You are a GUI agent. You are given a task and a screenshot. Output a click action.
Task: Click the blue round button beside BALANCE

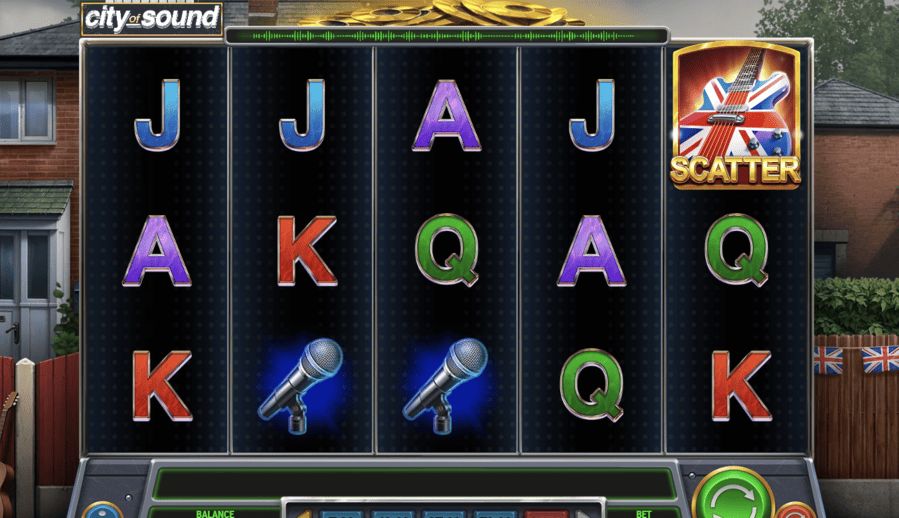pos(102,510)
